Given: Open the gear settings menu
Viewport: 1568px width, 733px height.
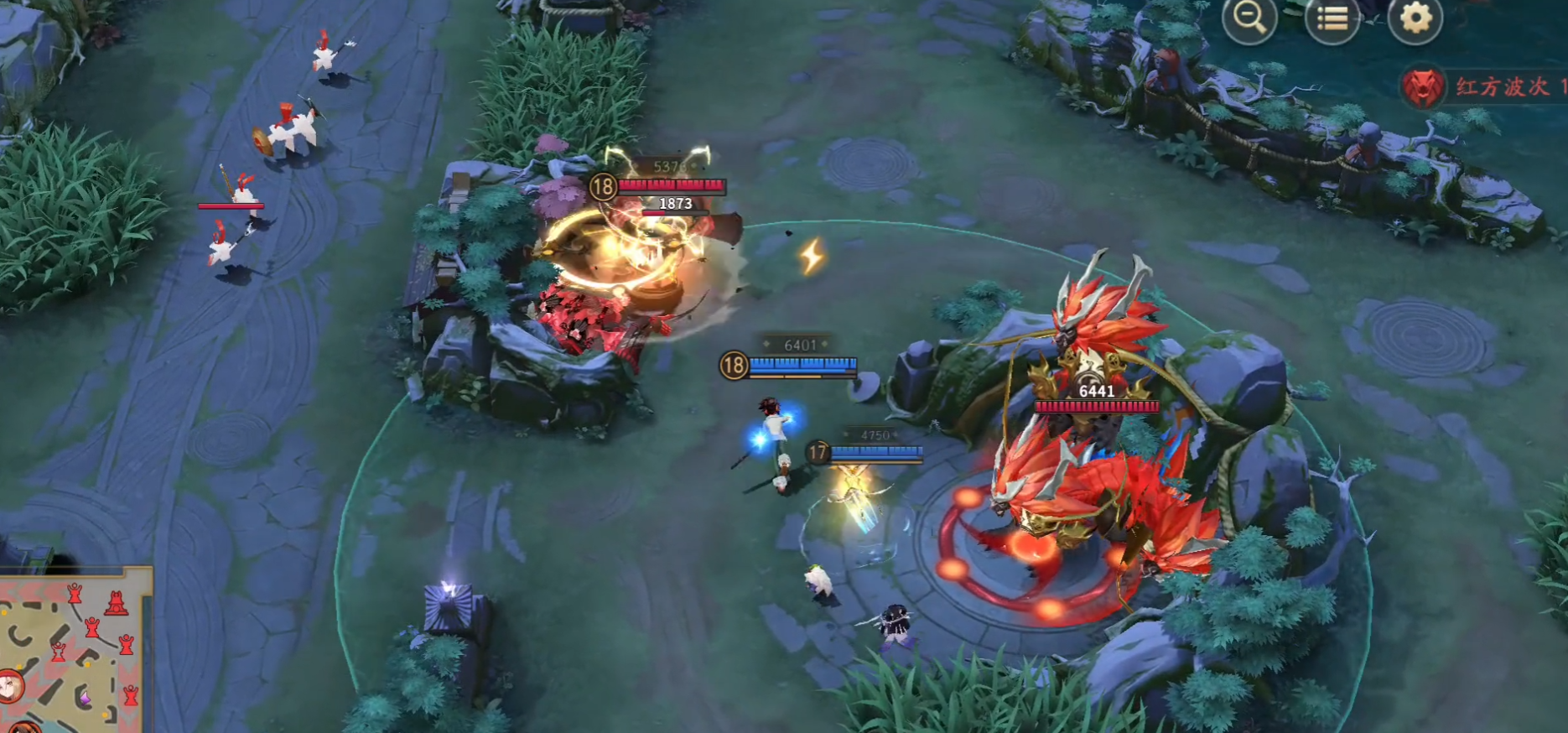Looking at the screenshot, I should click(1415, 18).
